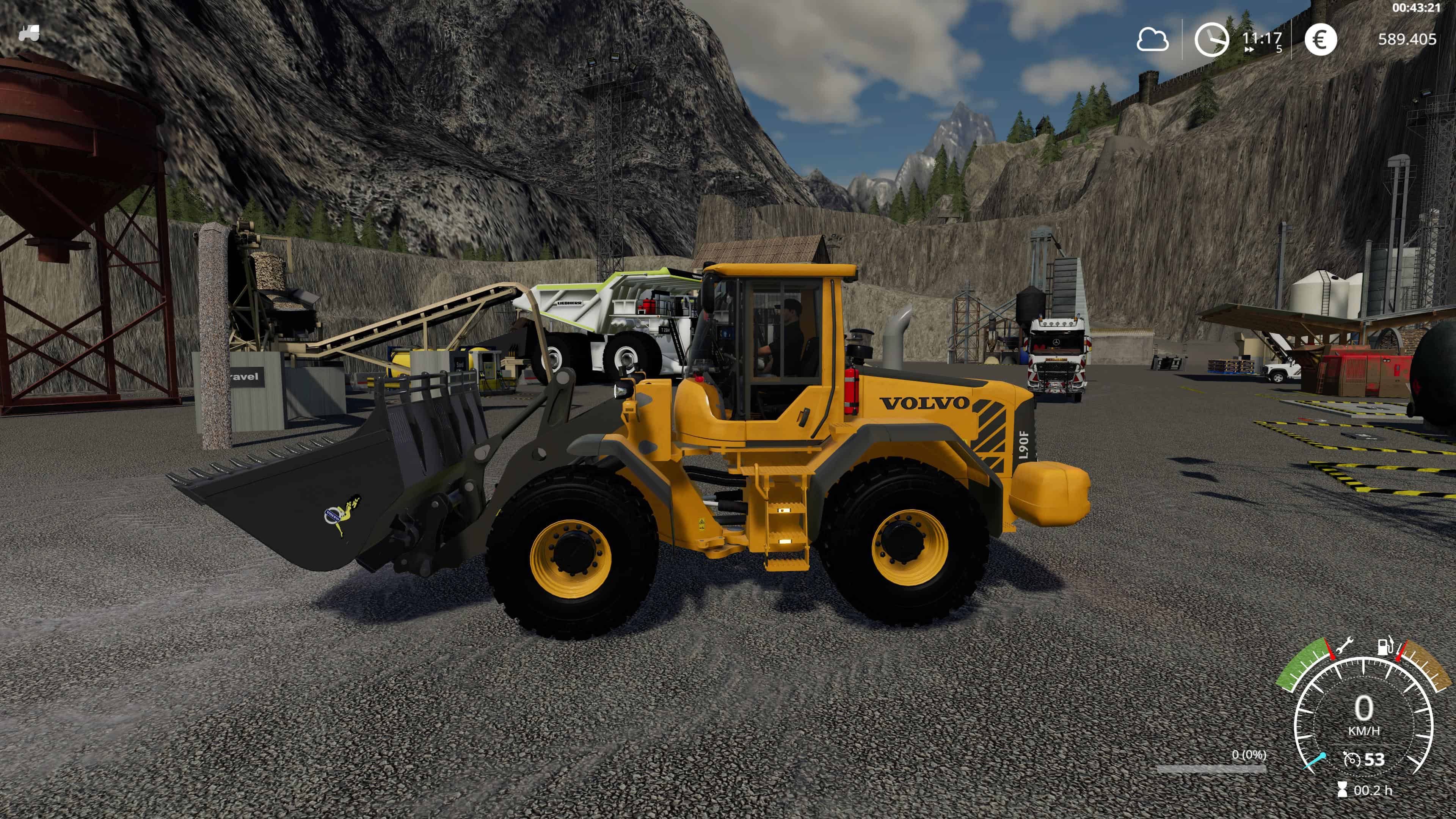The image size is (1456, 819).
Task: Open the cloud weather forecast icon
Action: click(1152, 40)
